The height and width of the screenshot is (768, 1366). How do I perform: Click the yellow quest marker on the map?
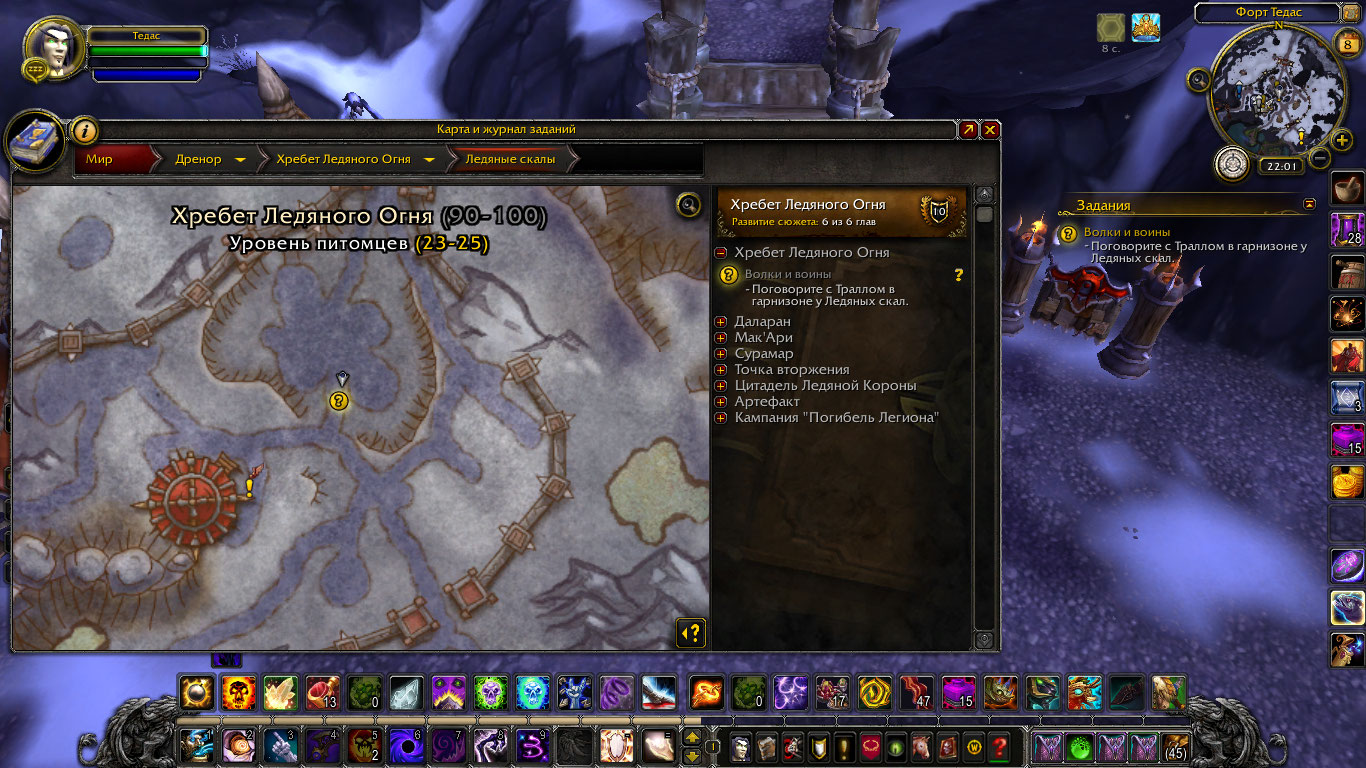(x=339, y=401)
